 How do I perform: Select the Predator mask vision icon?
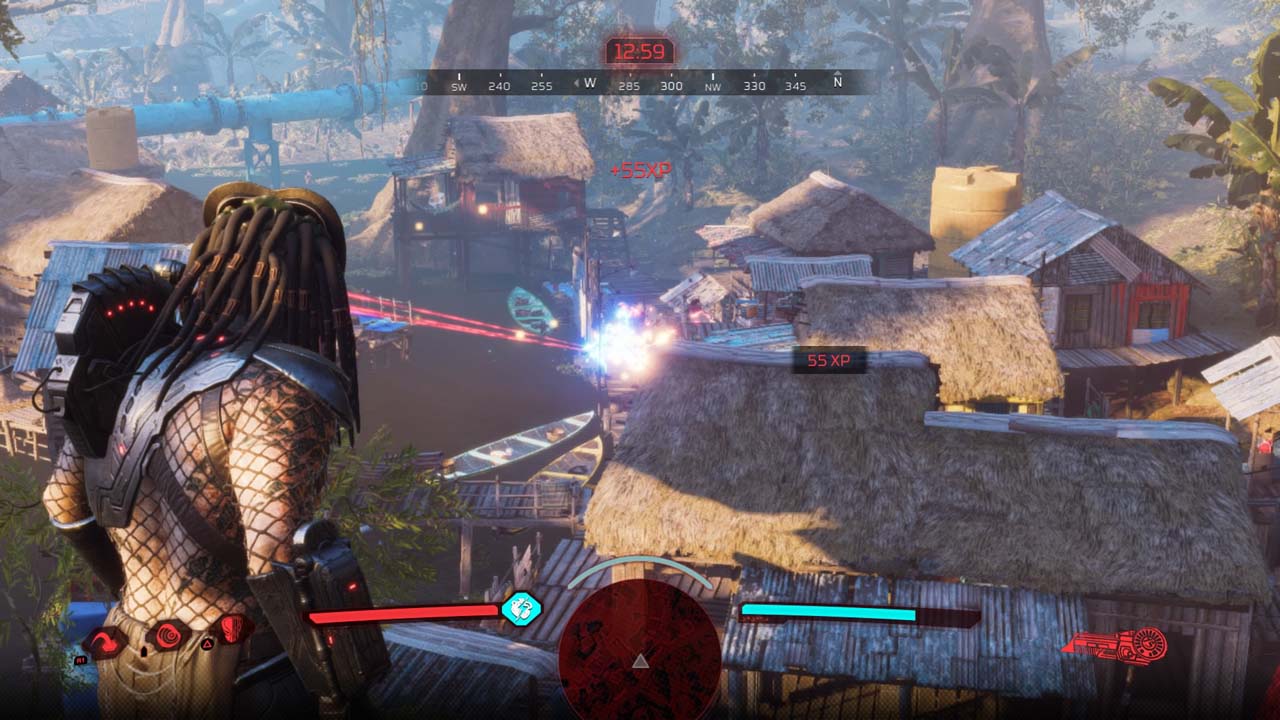tap(232, 628)
